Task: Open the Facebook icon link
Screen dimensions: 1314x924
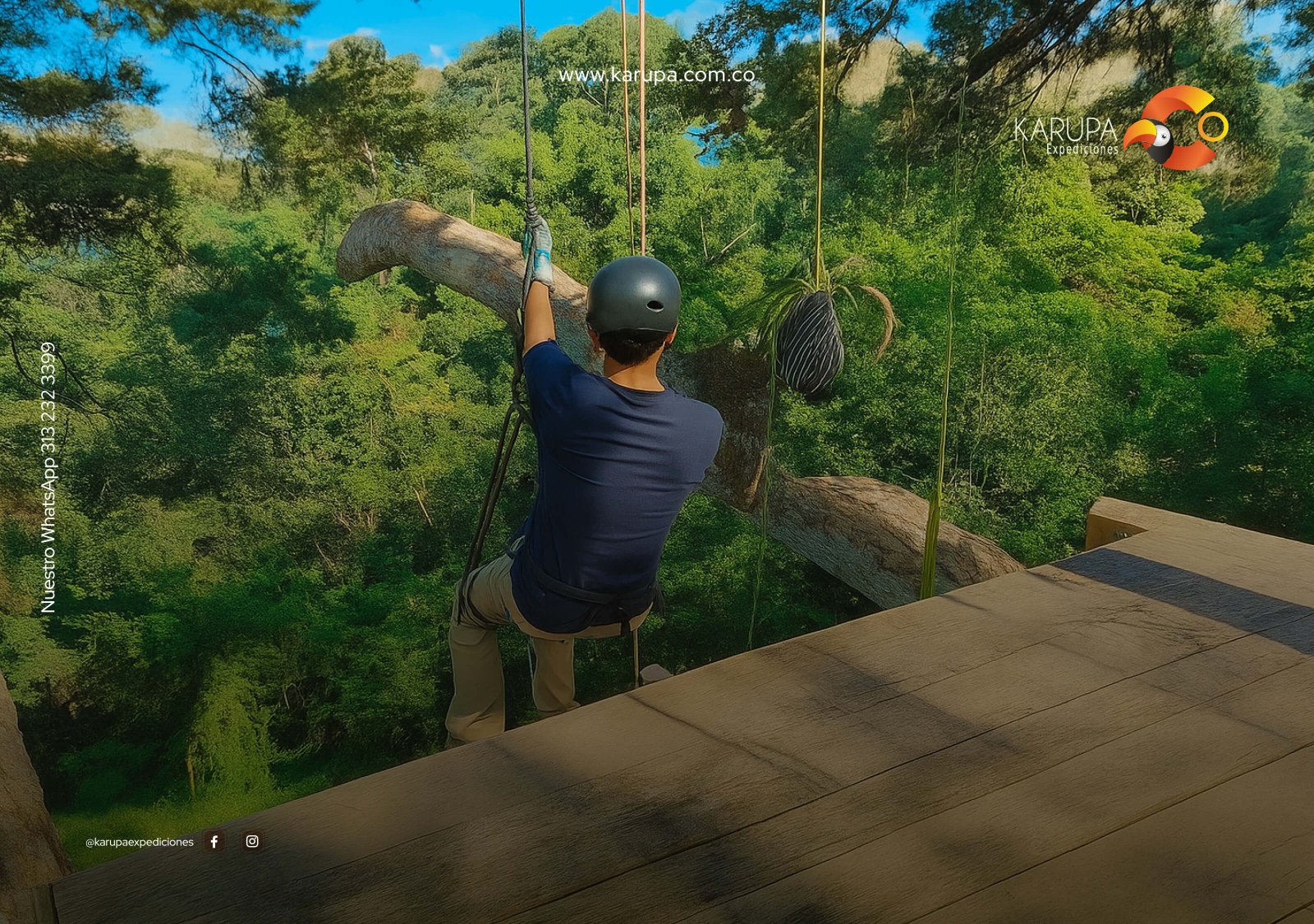Action: (x=214, y=841)
